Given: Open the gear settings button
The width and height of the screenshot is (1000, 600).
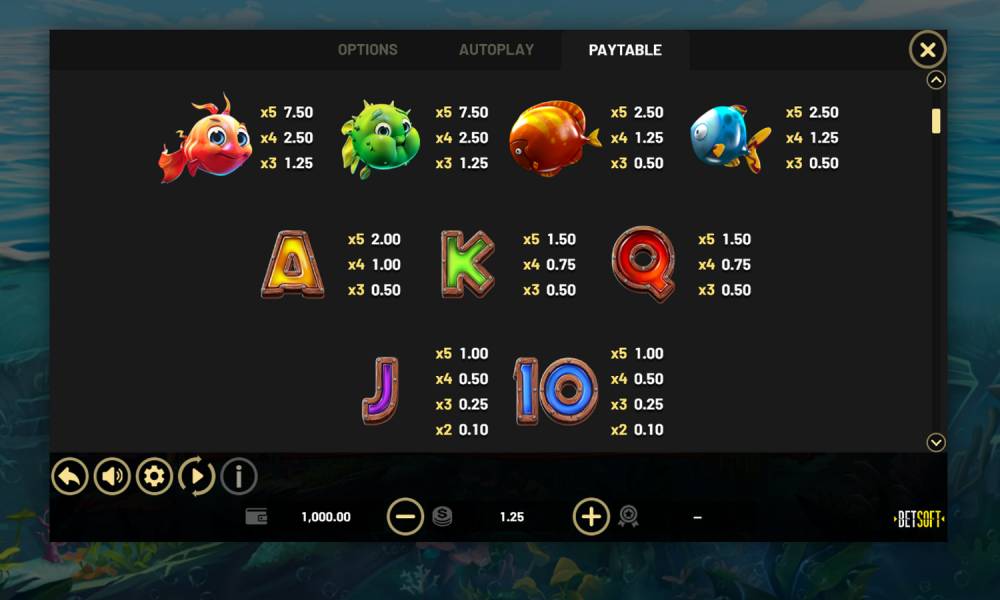Looking at the screenshot, I should [x=154, y=476].
